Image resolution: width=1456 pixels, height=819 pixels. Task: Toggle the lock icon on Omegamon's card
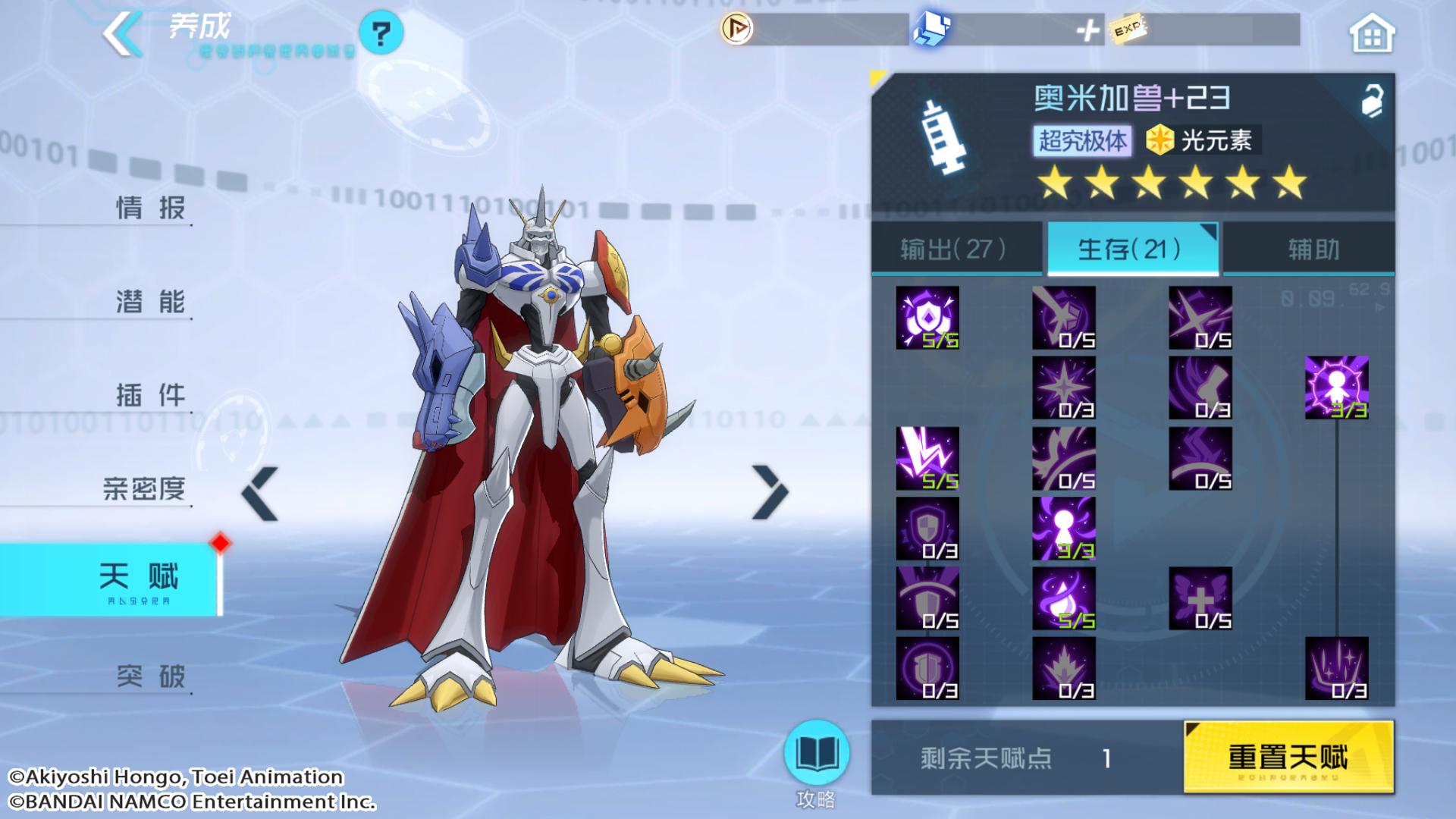pyautogui.click(x=1371, y=100)
